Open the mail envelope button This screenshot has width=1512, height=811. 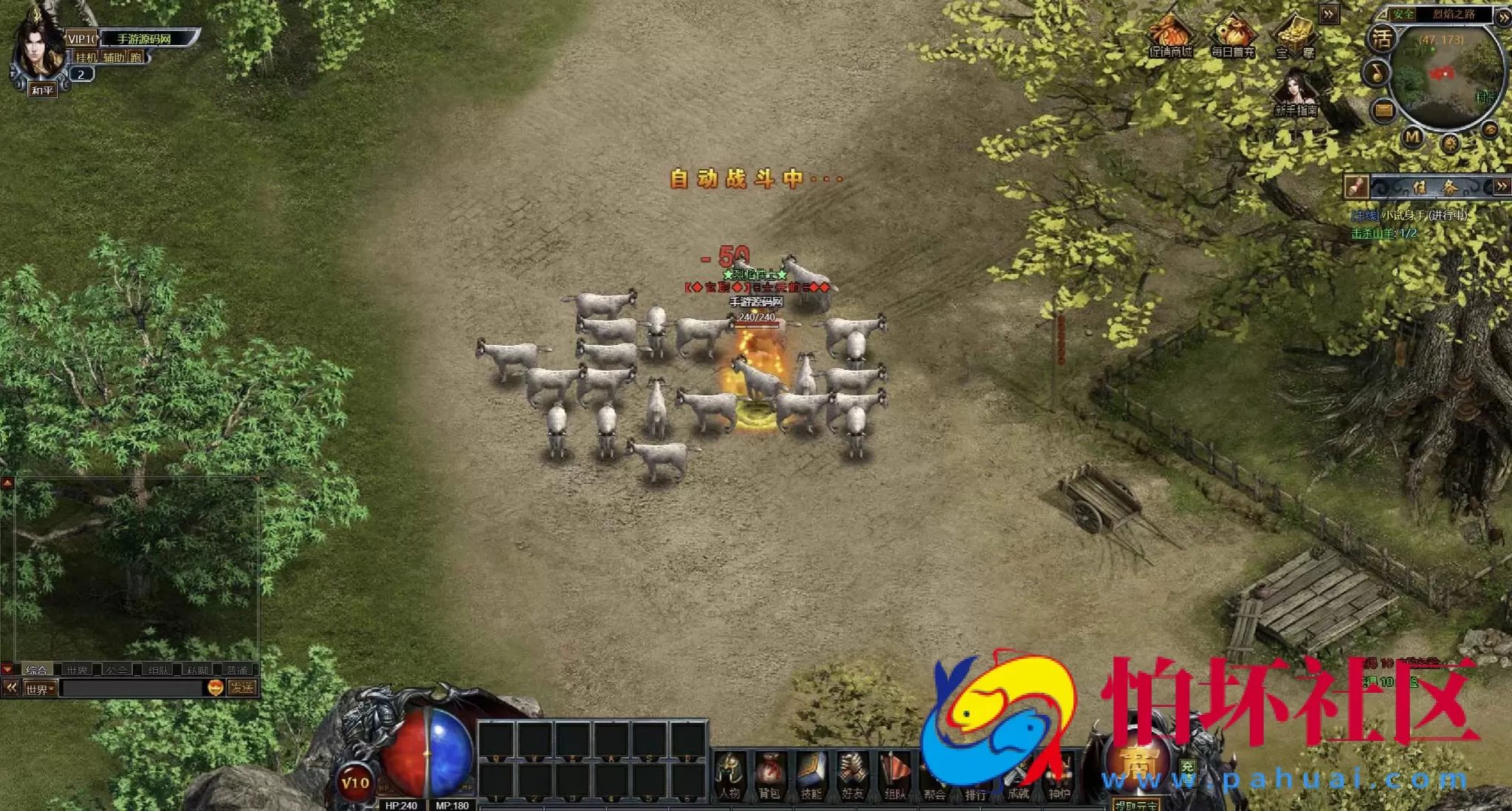[x=1383, y=111]
